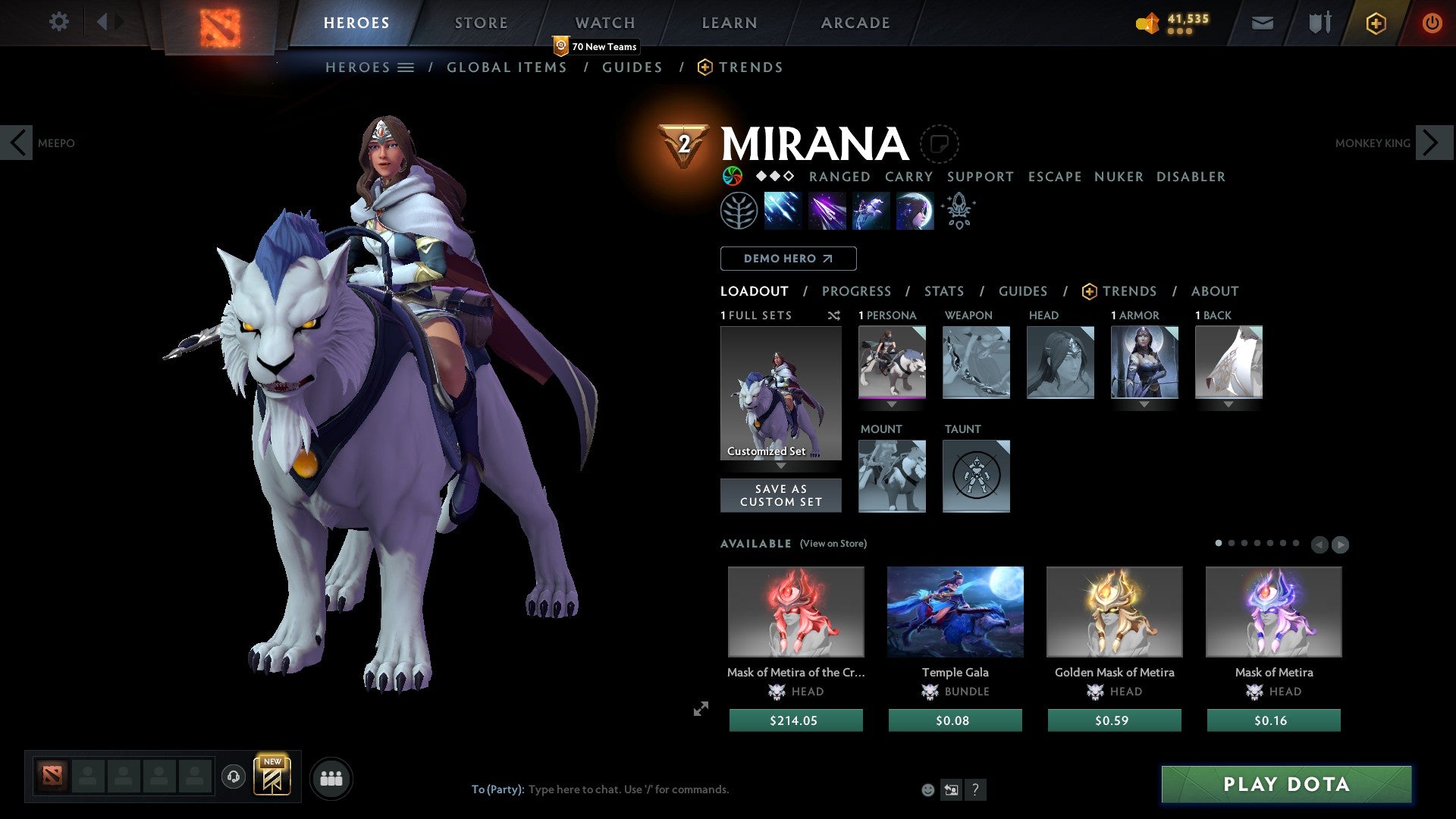Open the Arcade menu tab
The image size is (1456, 819).
click(855, 22)
